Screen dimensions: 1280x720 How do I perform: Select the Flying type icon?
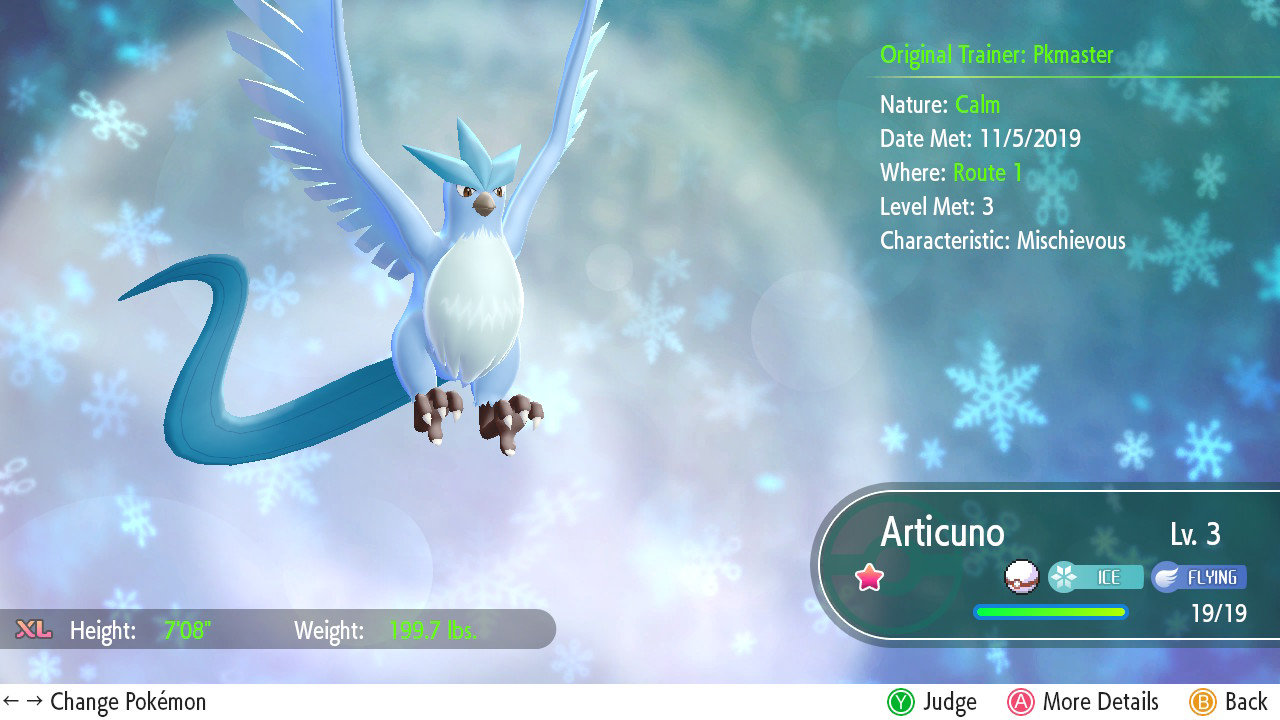pyautogui.click(x=1199, y=577)
